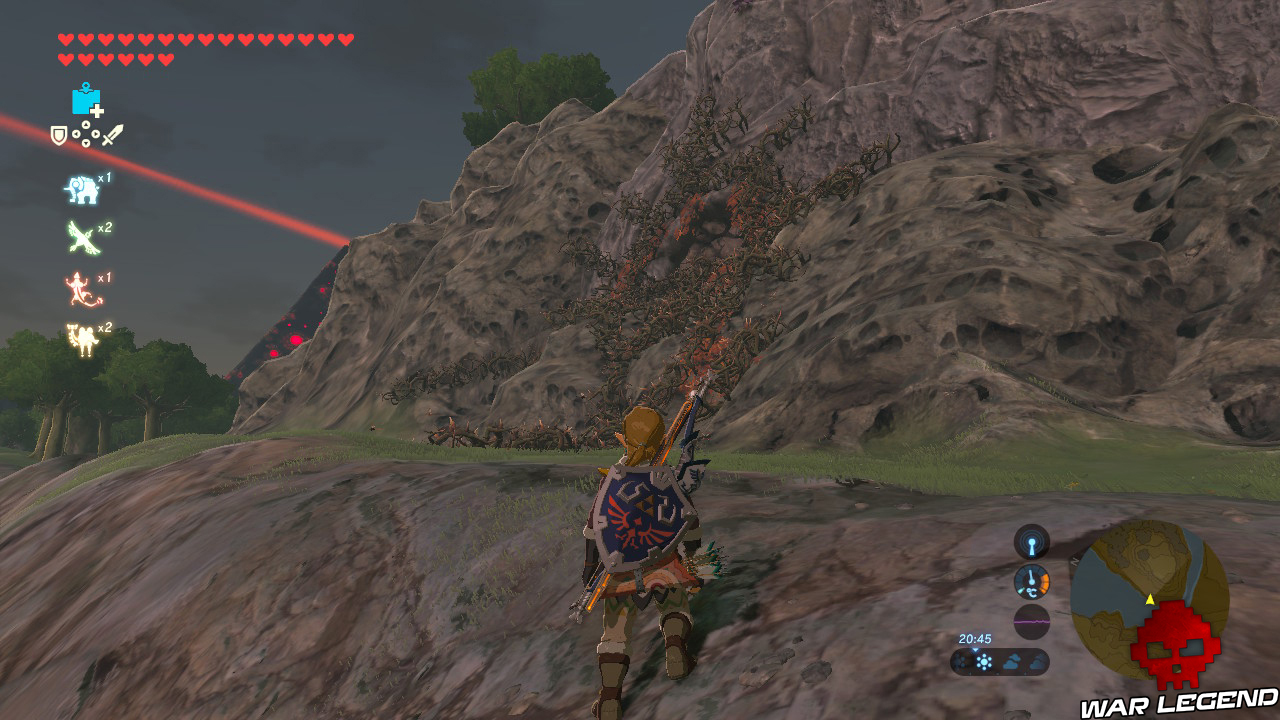Toggle the x2 counter beside Urbosa's Fury
1280x720 pixels.
(x=106, y=327)
